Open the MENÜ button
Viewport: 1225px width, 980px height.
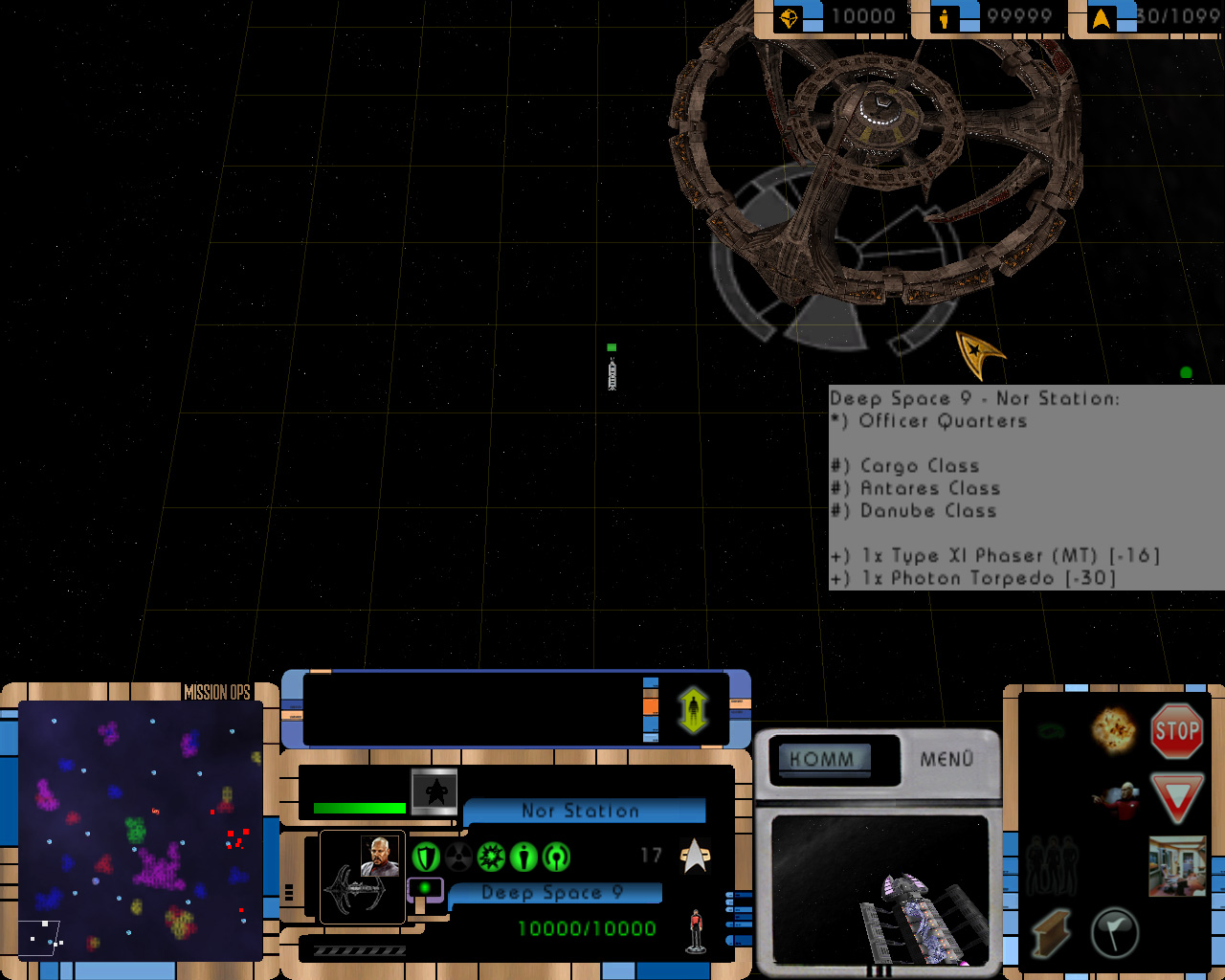click(x=946, y=759)
